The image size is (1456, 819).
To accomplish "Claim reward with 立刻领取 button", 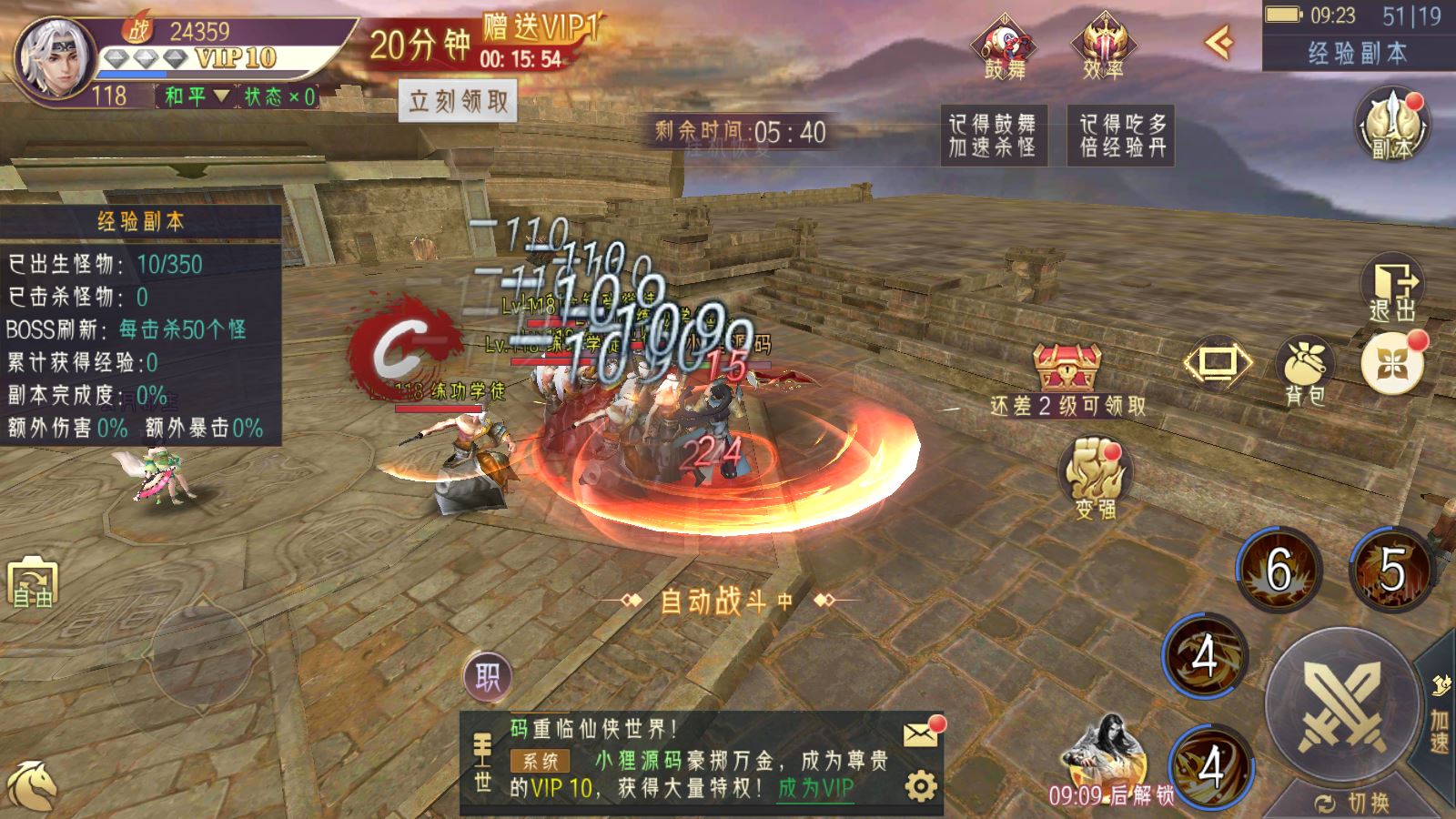I will [x=458, y=101].
